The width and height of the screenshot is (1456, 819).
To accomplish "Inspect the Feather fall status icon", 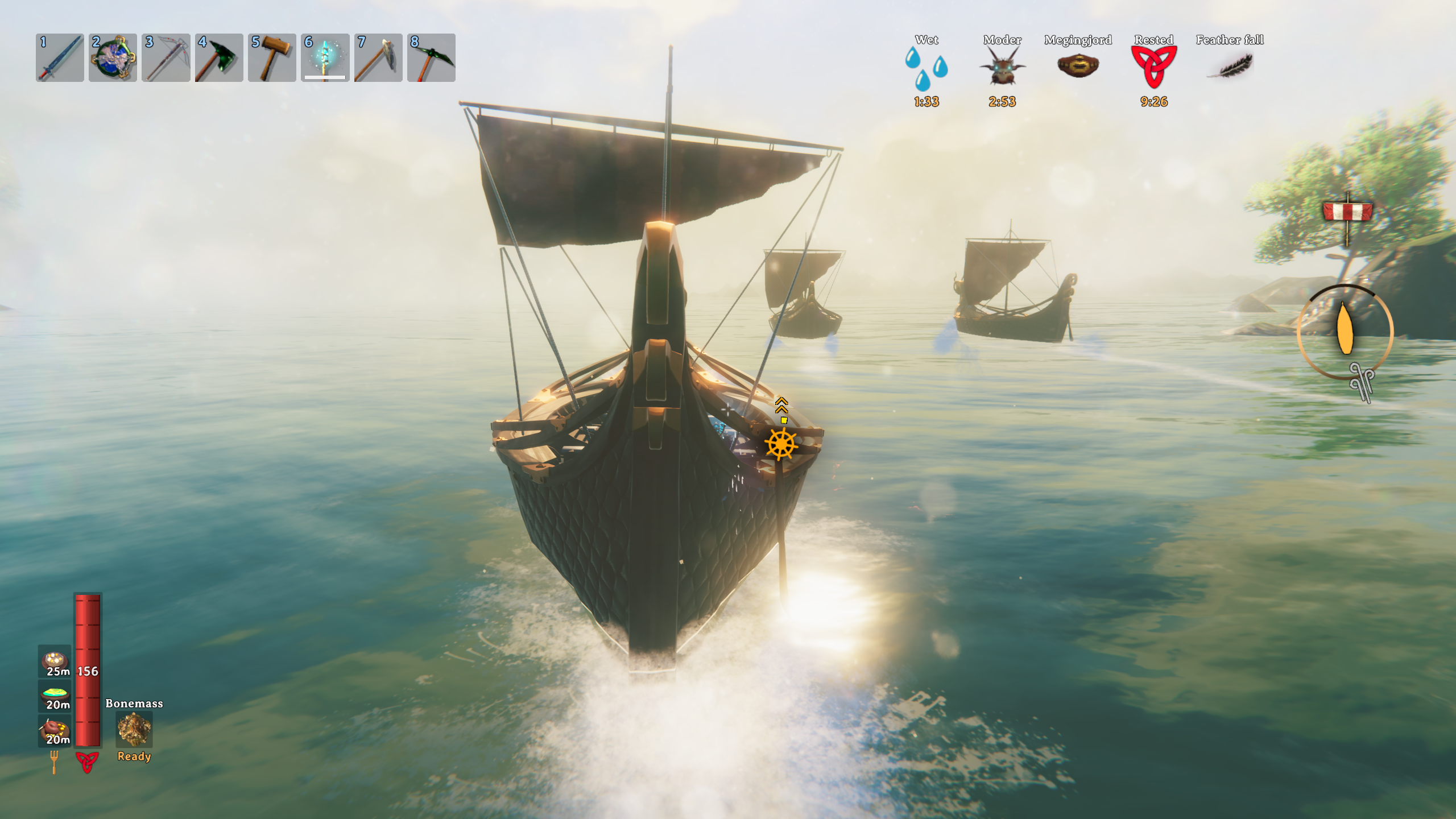I will pyautogui.click(x=1230, y=66).
